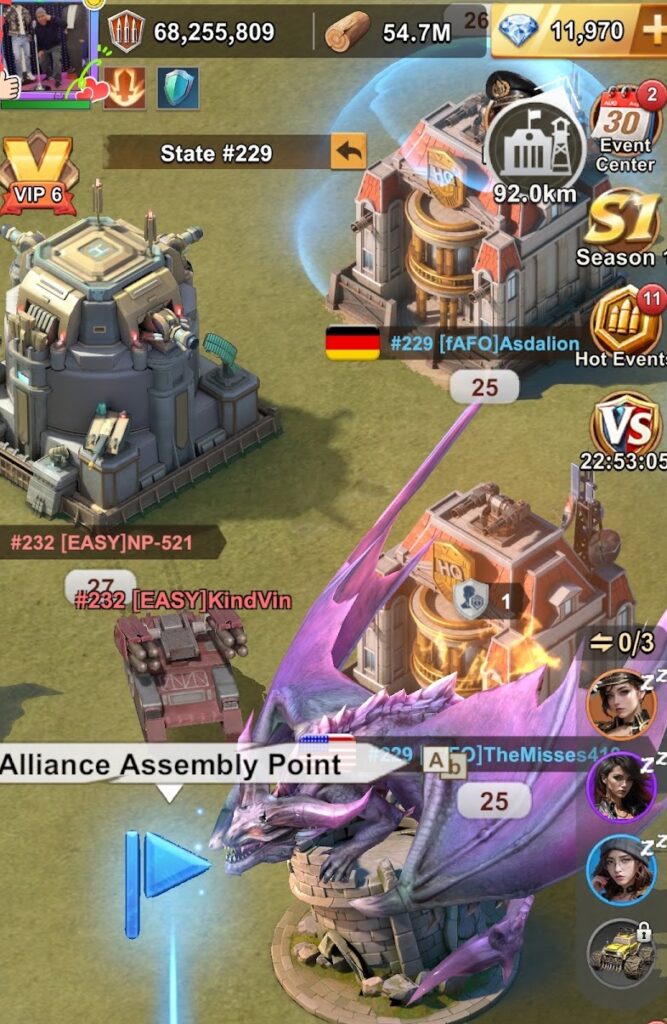Open the 54.7M wood resource counter

(x=392, y=32)
